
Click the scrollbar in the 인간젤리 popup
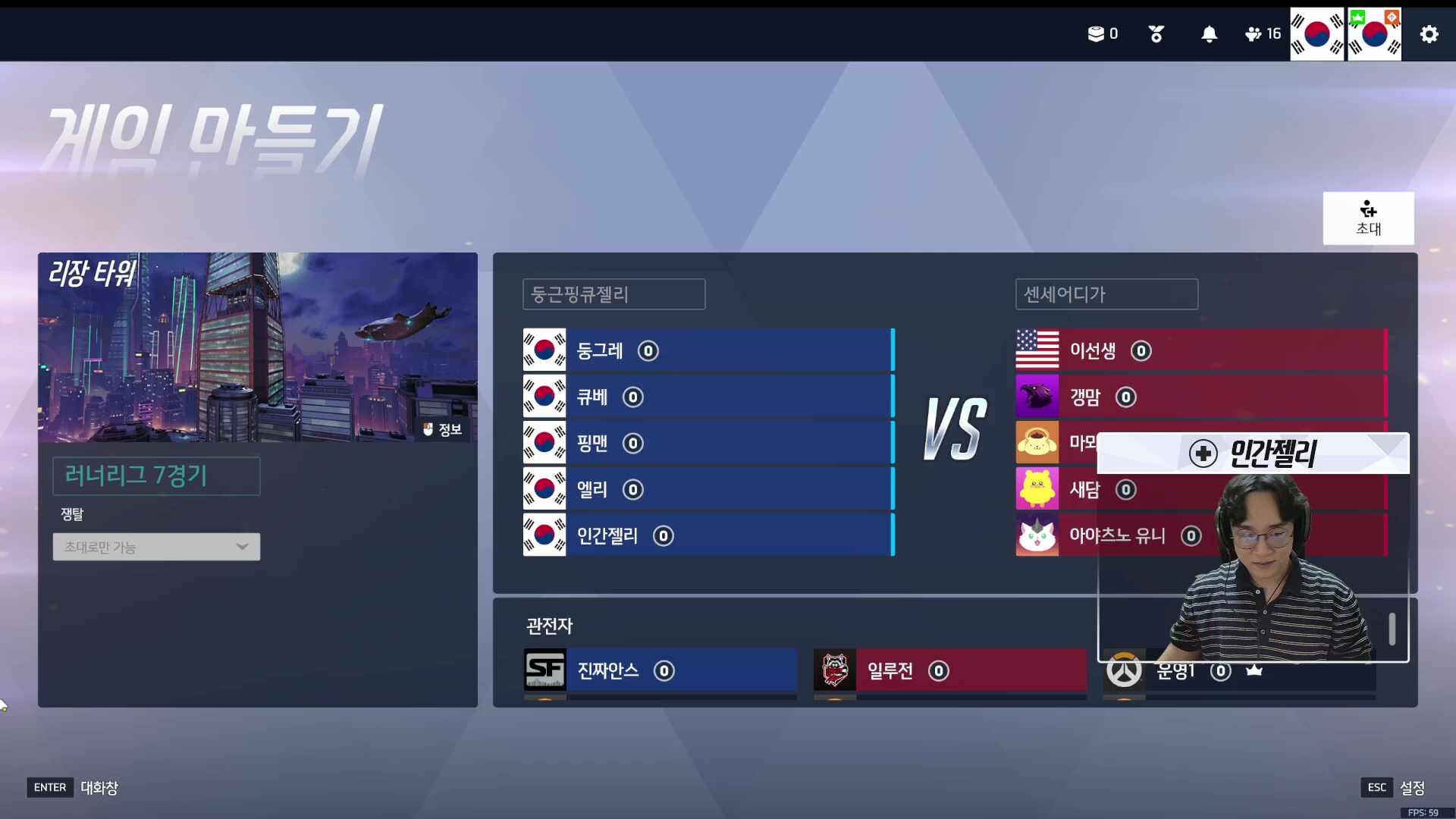1392,628
